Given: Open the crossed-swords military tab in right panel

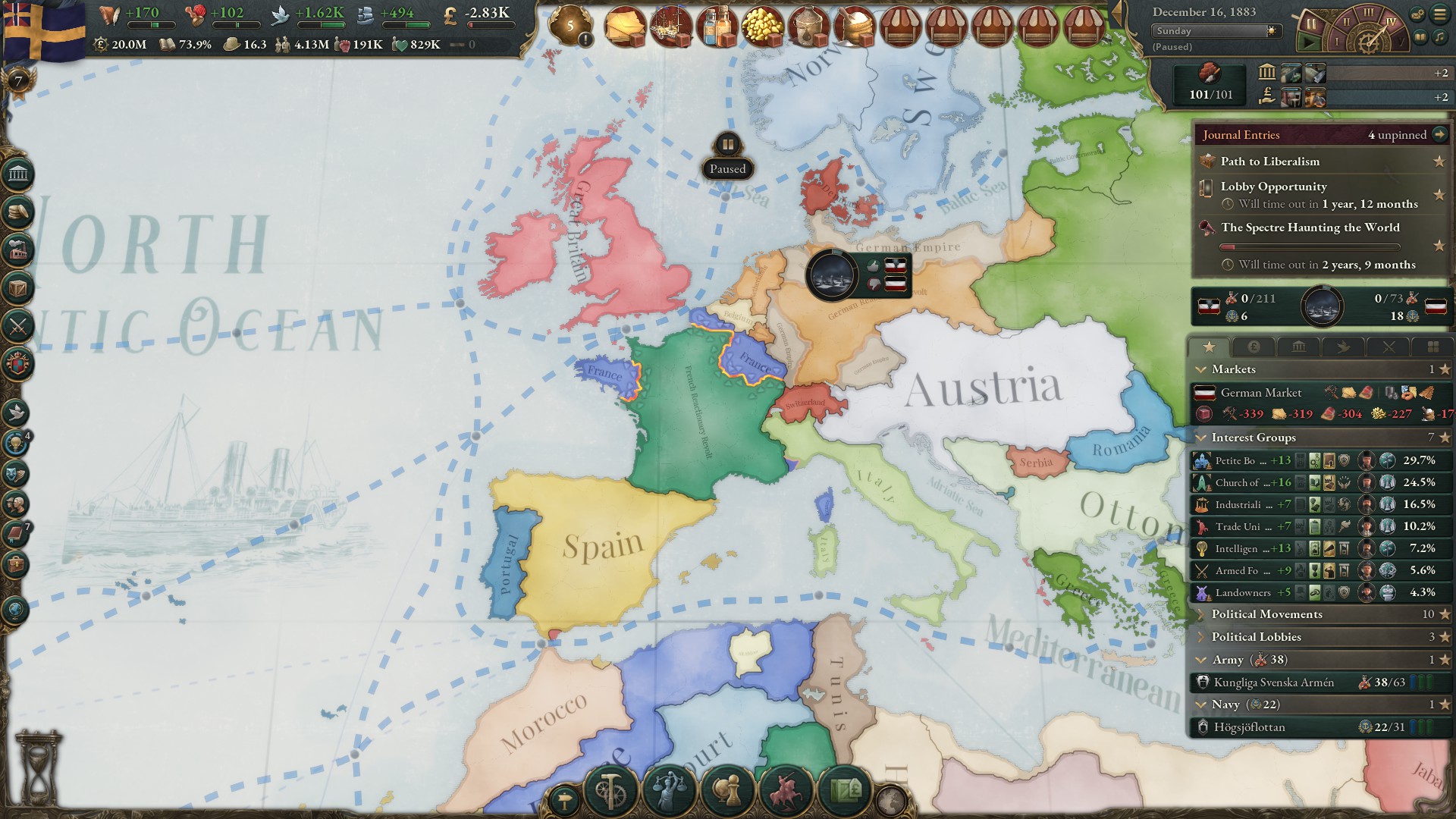Looking at the screenshot, I should pos(1389,347).
